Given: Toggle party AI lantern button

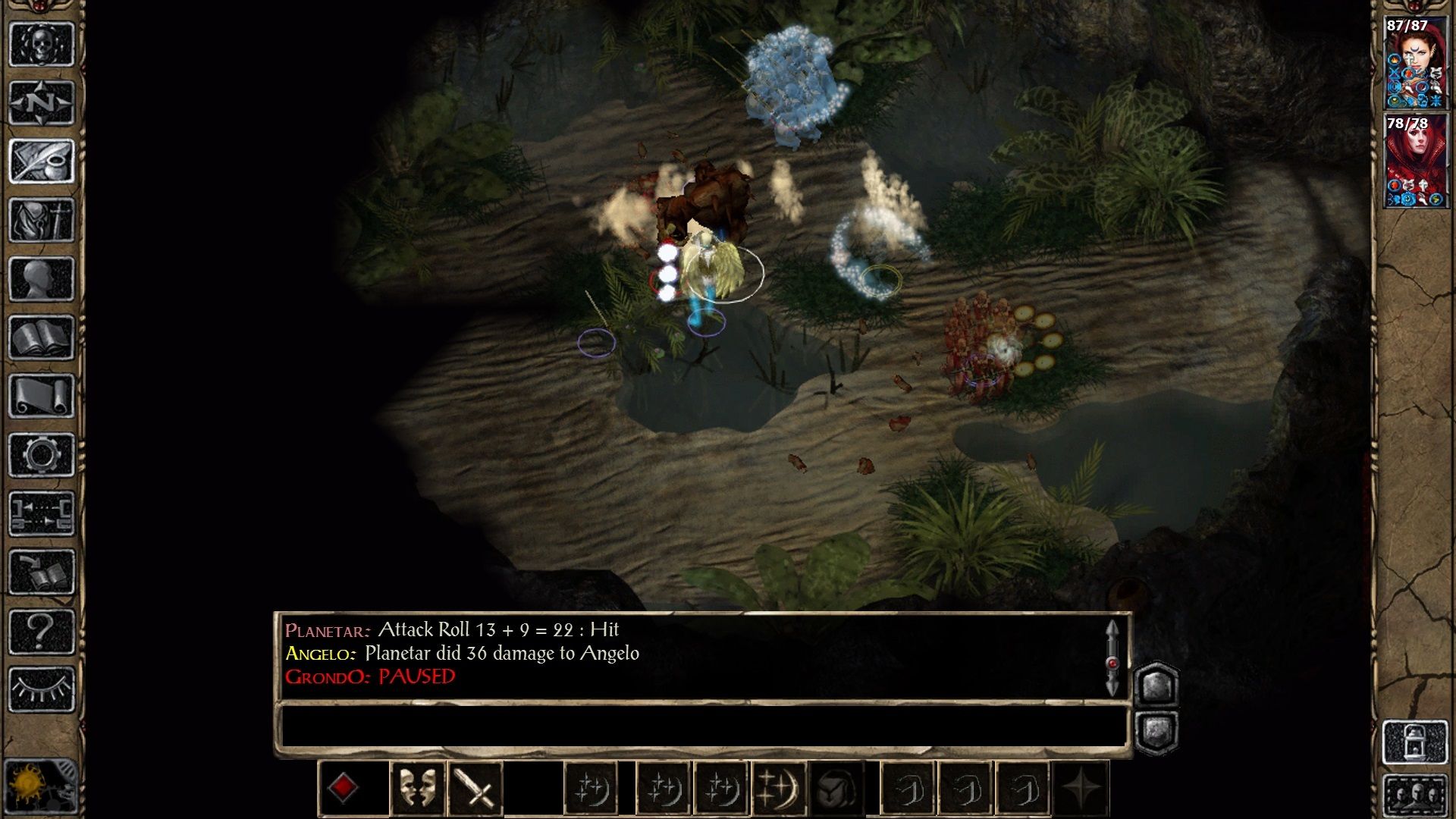Looking at the screenshot, I should pyautogui.click(x=1416, y=742).
